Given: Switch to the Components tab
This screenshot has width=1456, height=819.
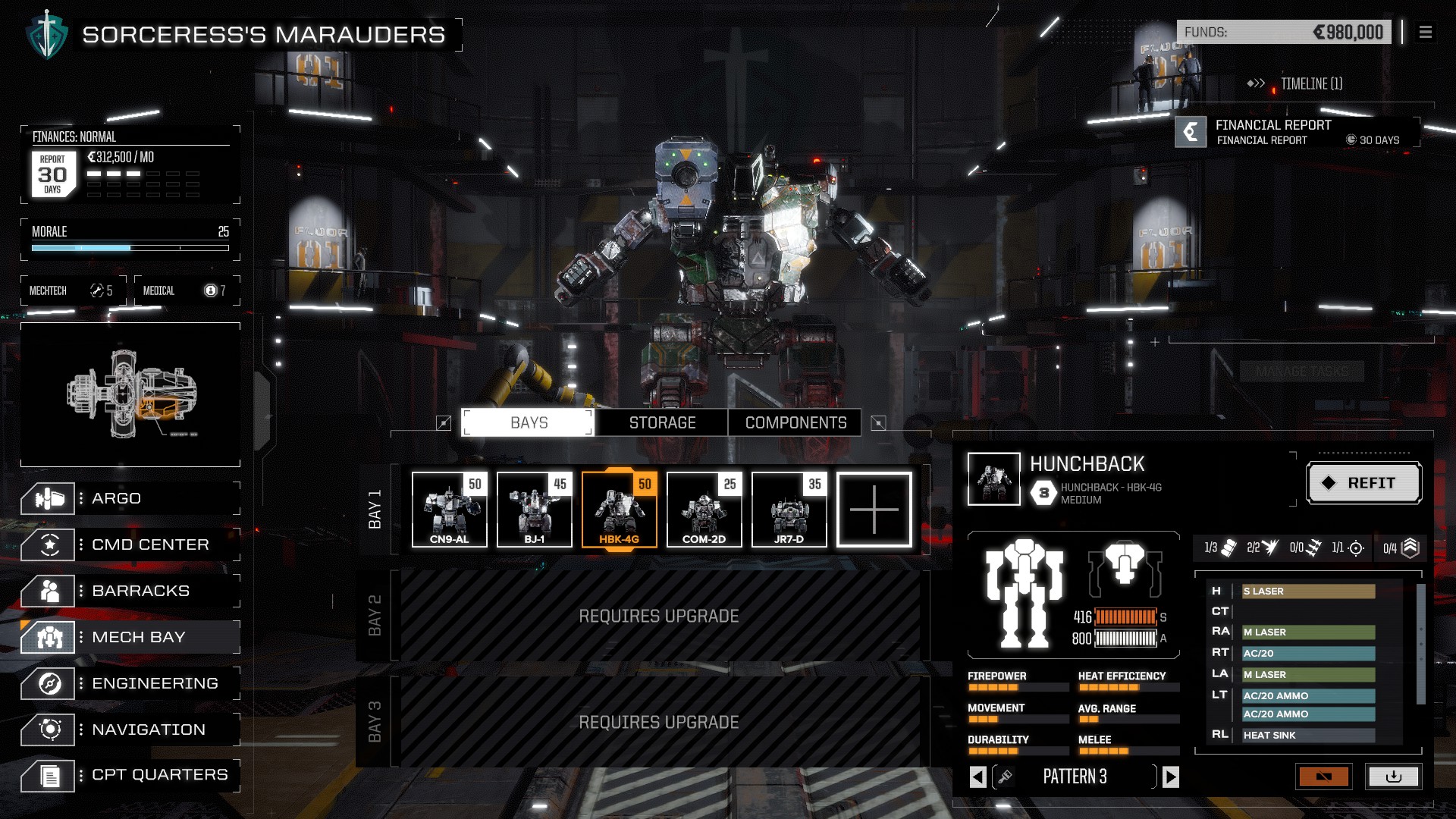Looking at the screenshot, I should 795,422.
